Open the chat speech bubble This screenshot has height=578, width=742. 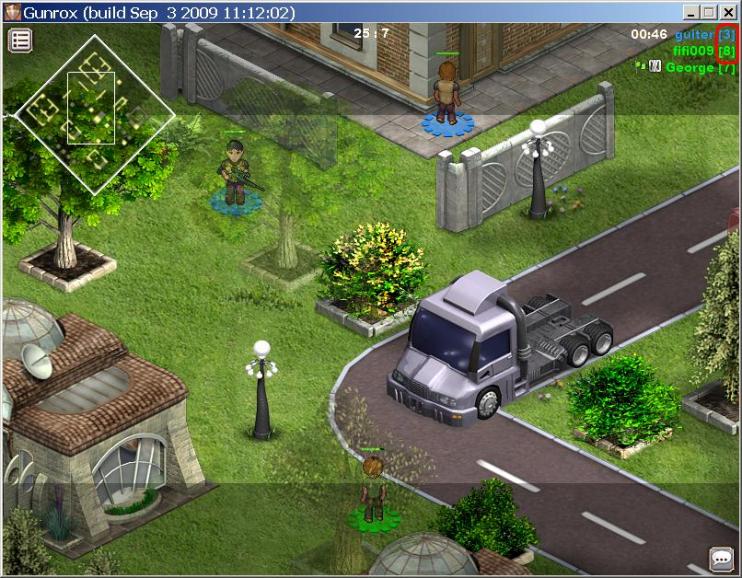click(720, 558)
